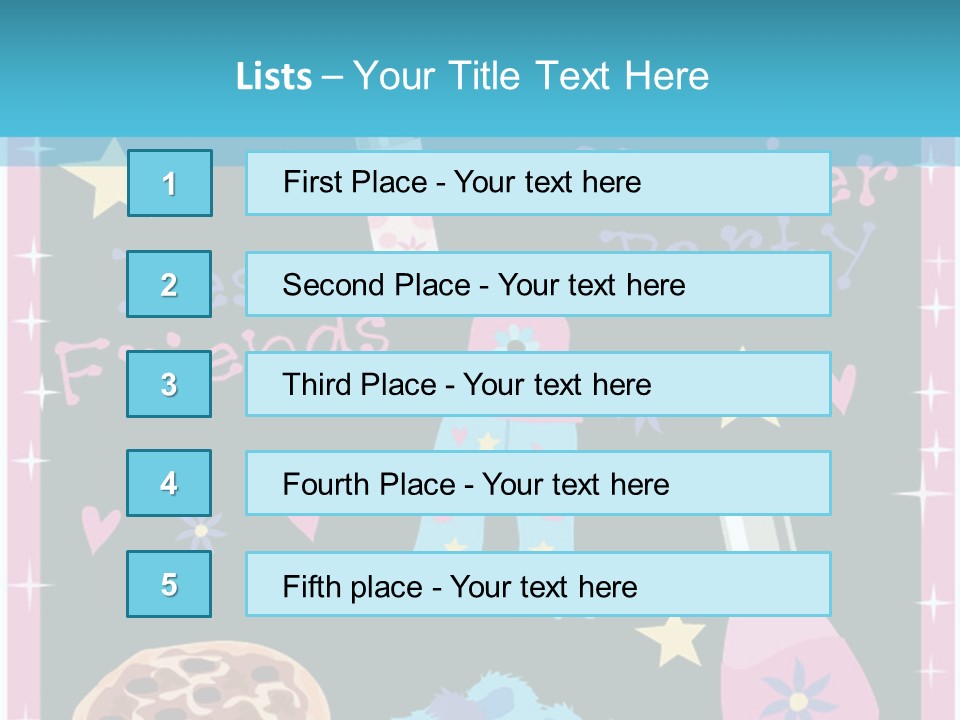960x720 pixels.
Task: Choose the Second Place text row
Action: tap(538, 284)
